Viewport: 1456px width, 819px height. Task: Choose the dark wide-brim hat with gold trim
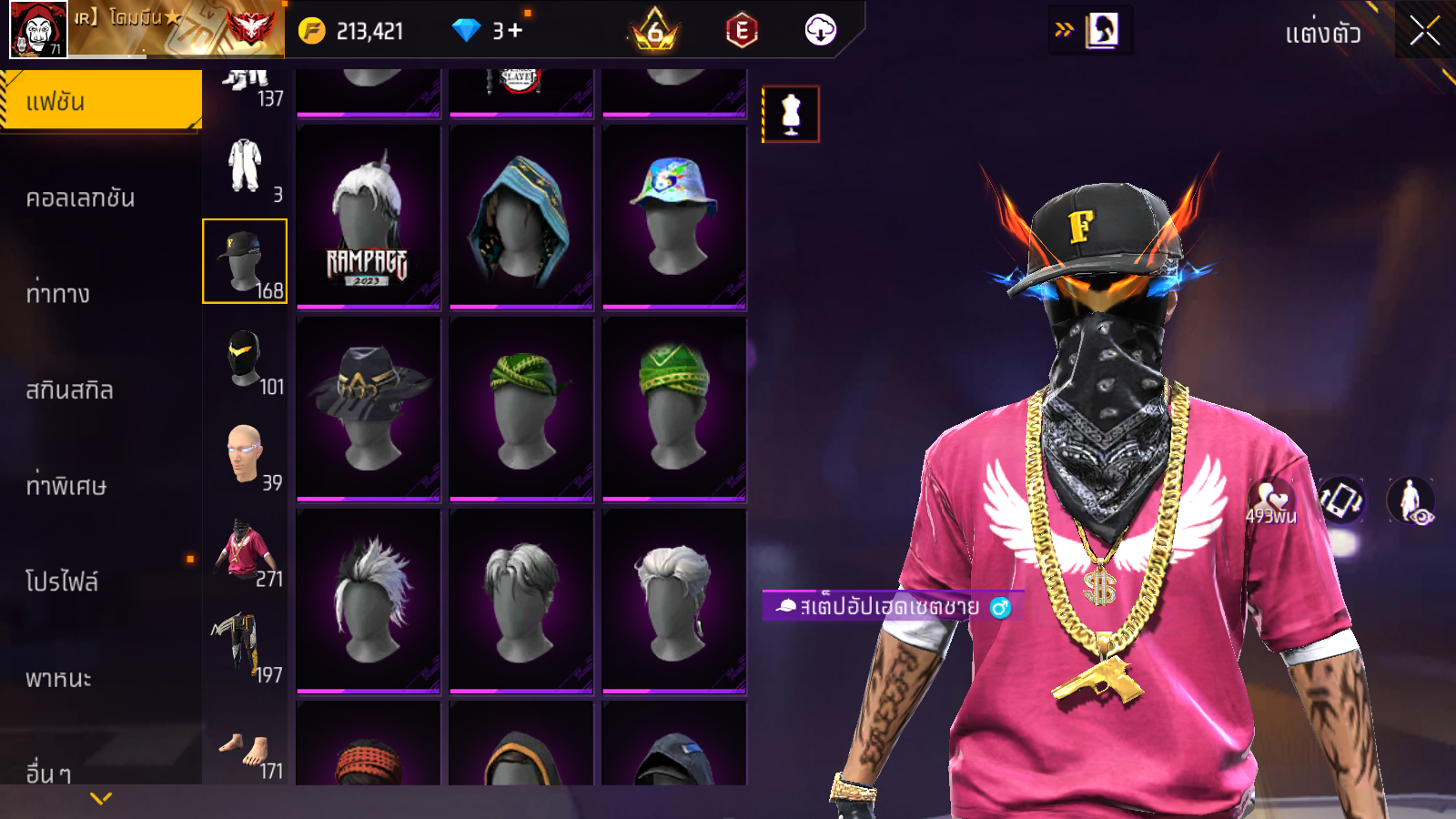pyautogui.click(x=369, y=409)
